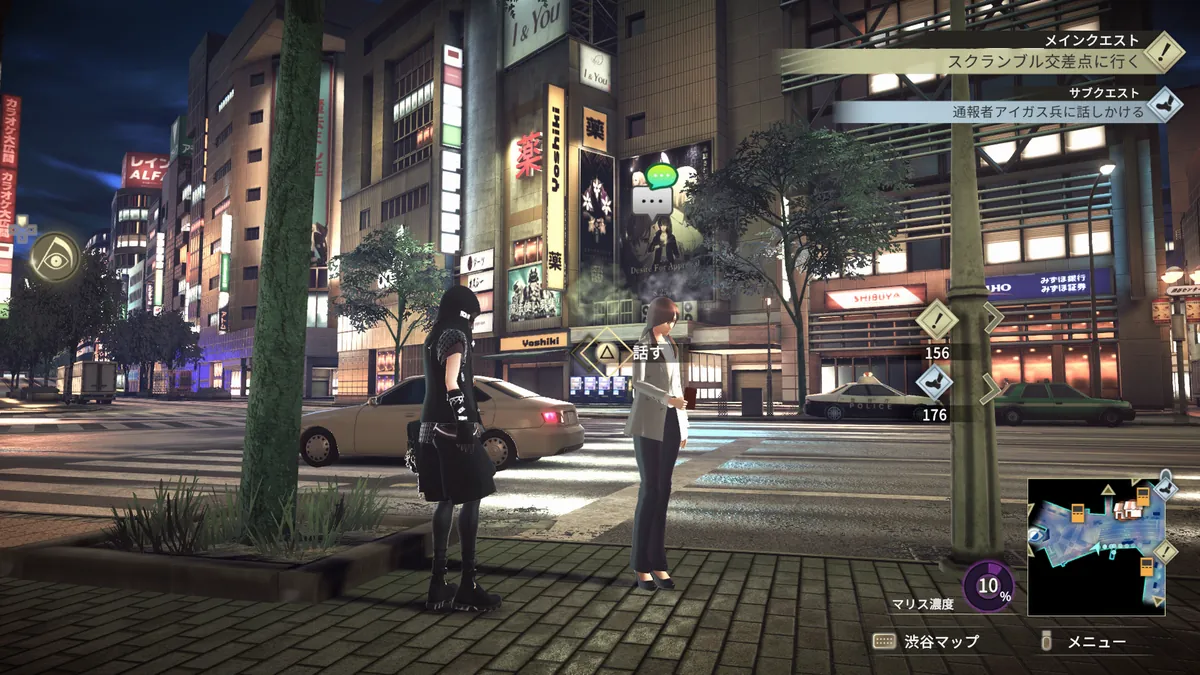
Task: Click the main quest waypoint marker at 156
Action: (937, 321)
